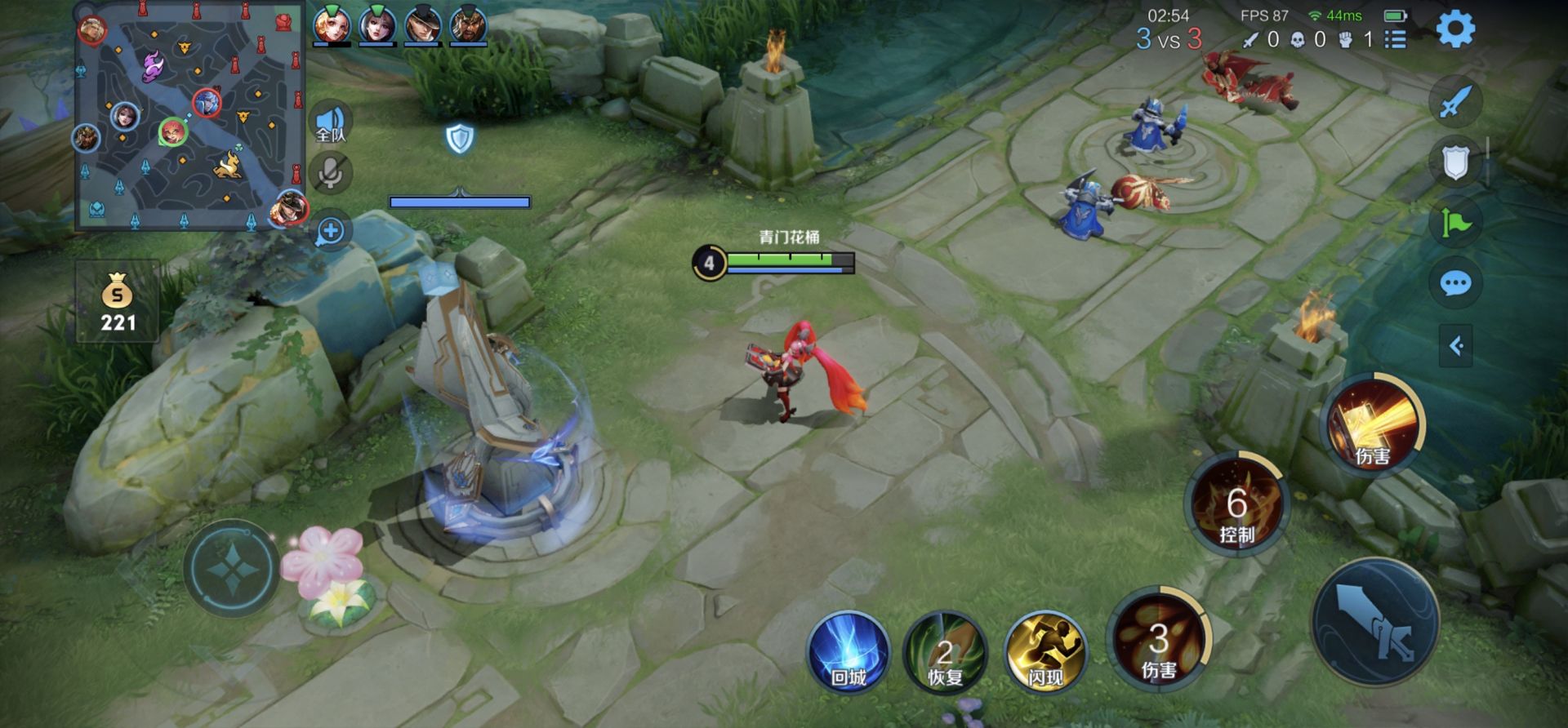Screen dimensions: 1568x728
Task: Select the first teammate portrait at top
Action: pos(332,24)
